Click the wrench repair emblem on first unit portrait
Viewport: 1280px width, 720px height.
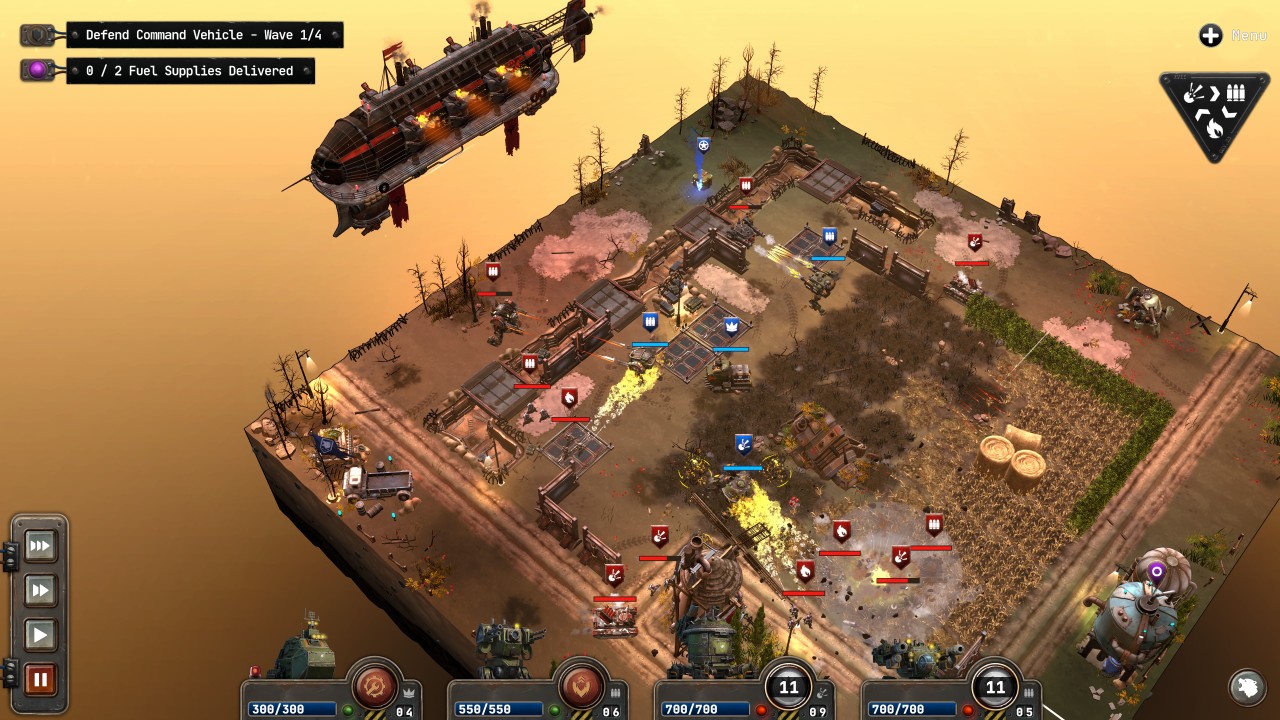pos(375,685)
